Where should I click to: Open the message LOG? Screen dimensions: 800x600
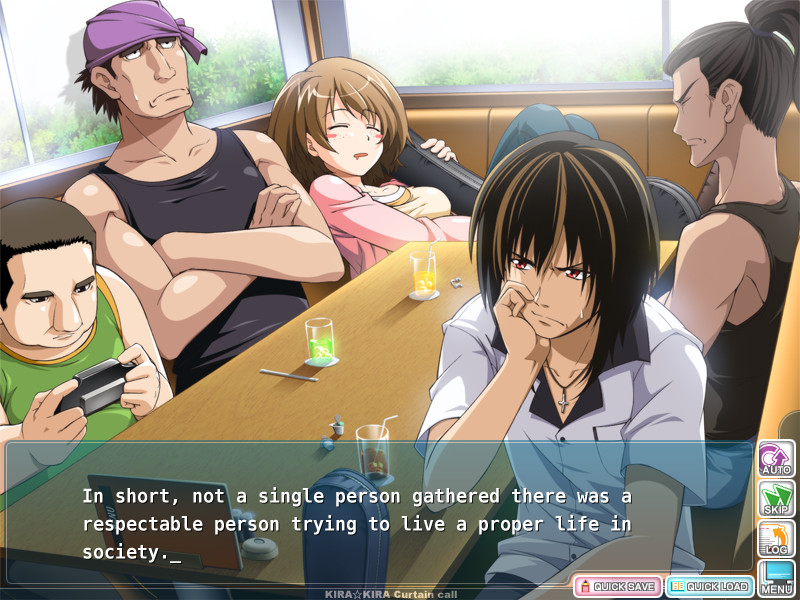(x=776, y=538)
